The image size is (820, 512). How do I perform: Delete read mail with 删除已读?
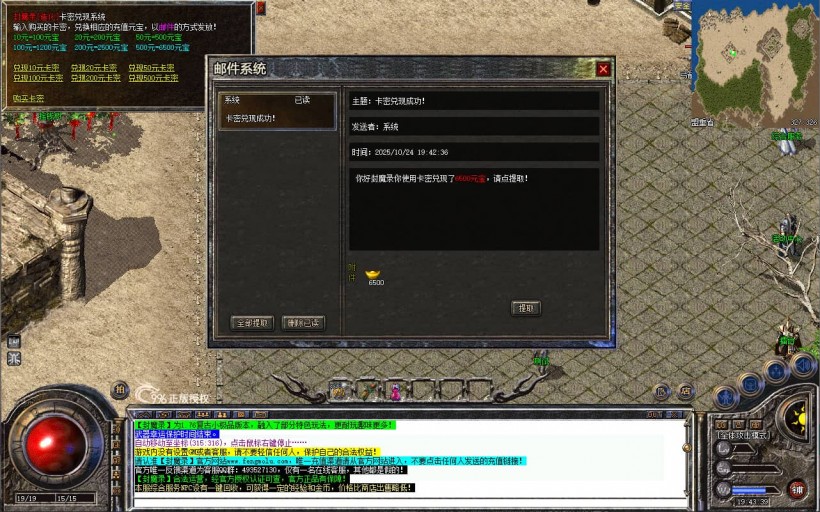tap(303, 323)
